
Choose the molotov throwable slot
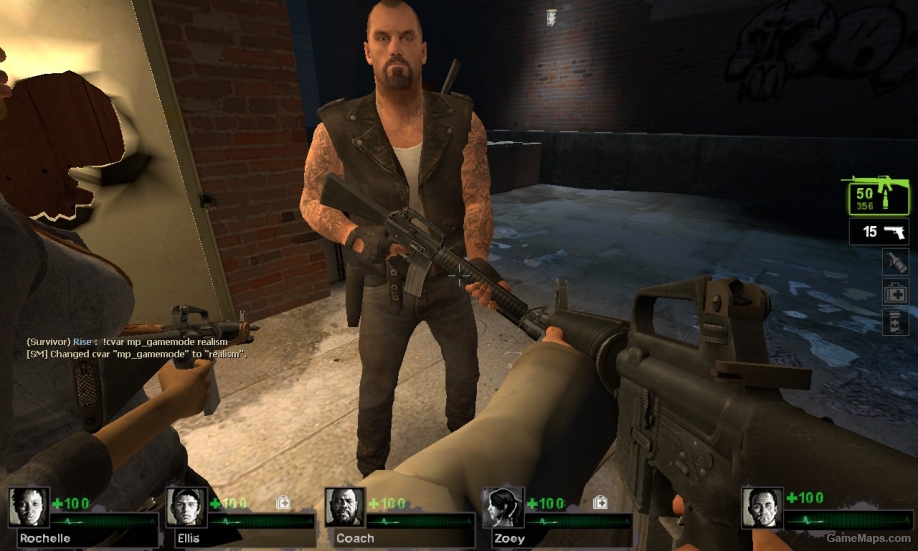894,262
